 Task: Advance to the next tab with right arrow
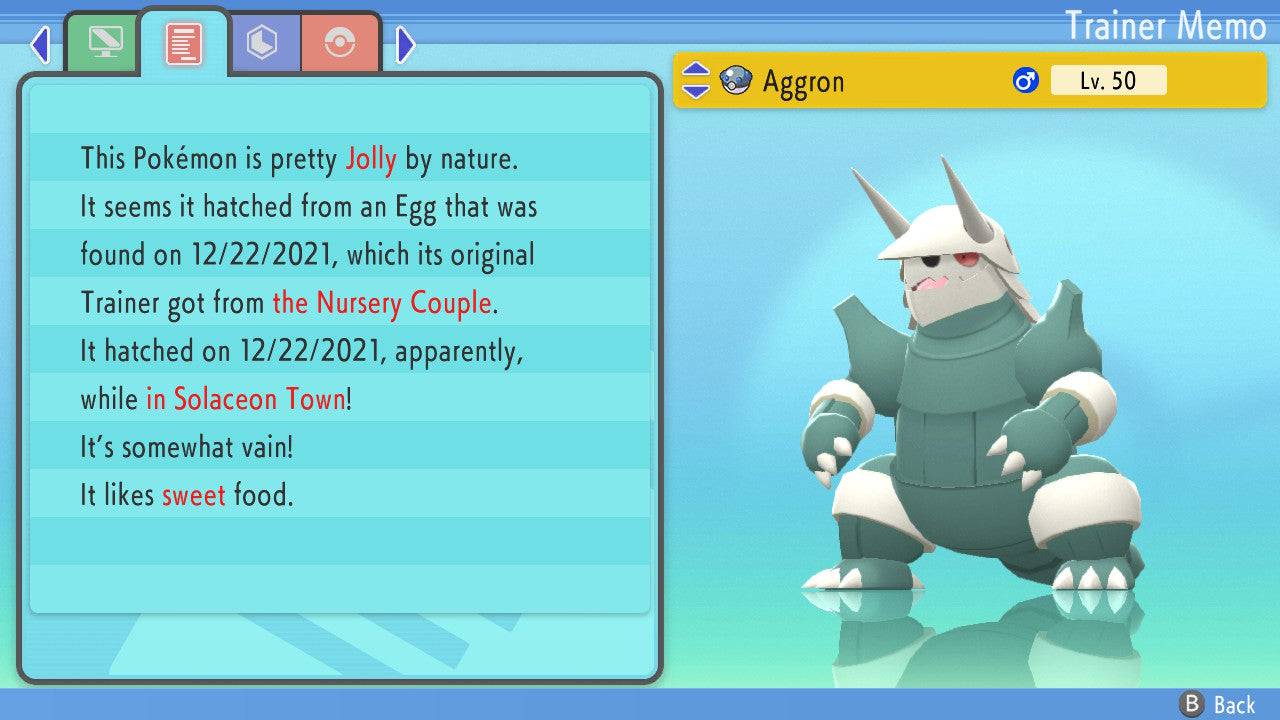(x=405, y=44)
